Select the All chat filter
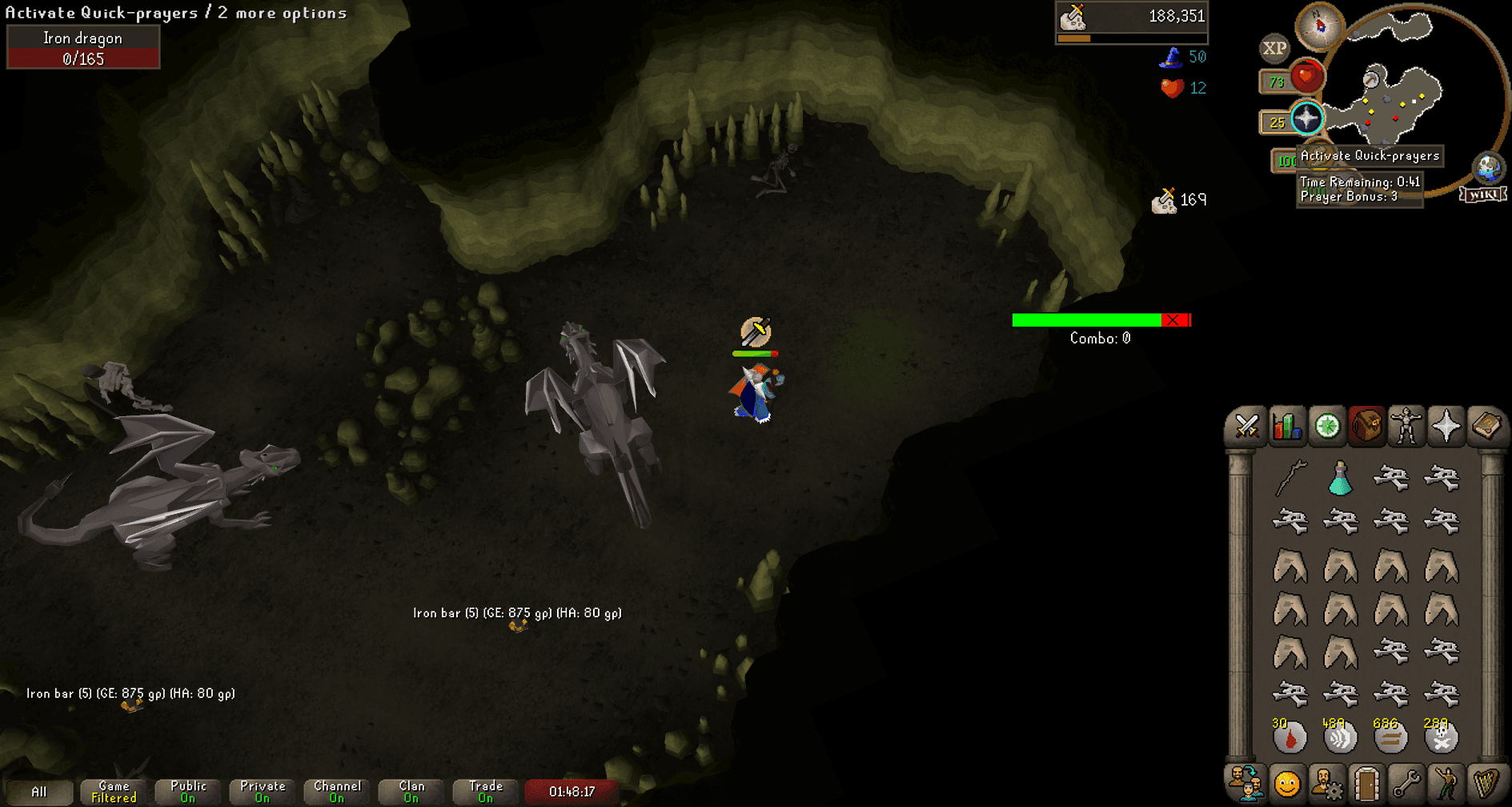Viewport: 1512px width, 807px height. pyautogui.click(x=40, y=792)
